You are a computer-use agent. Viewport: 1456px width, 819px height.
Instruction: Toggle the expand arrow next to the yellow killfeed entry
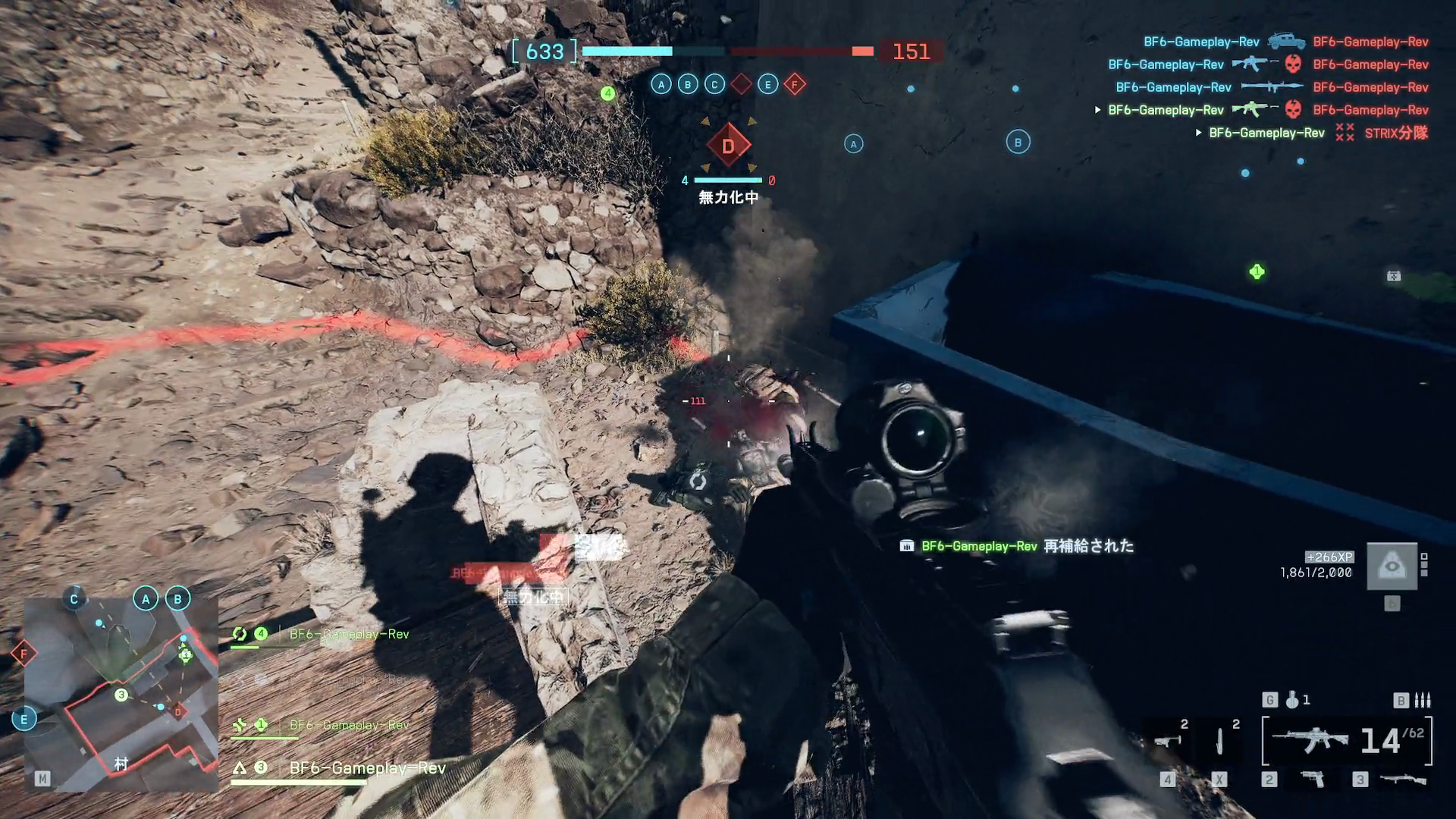(1097, 109)
